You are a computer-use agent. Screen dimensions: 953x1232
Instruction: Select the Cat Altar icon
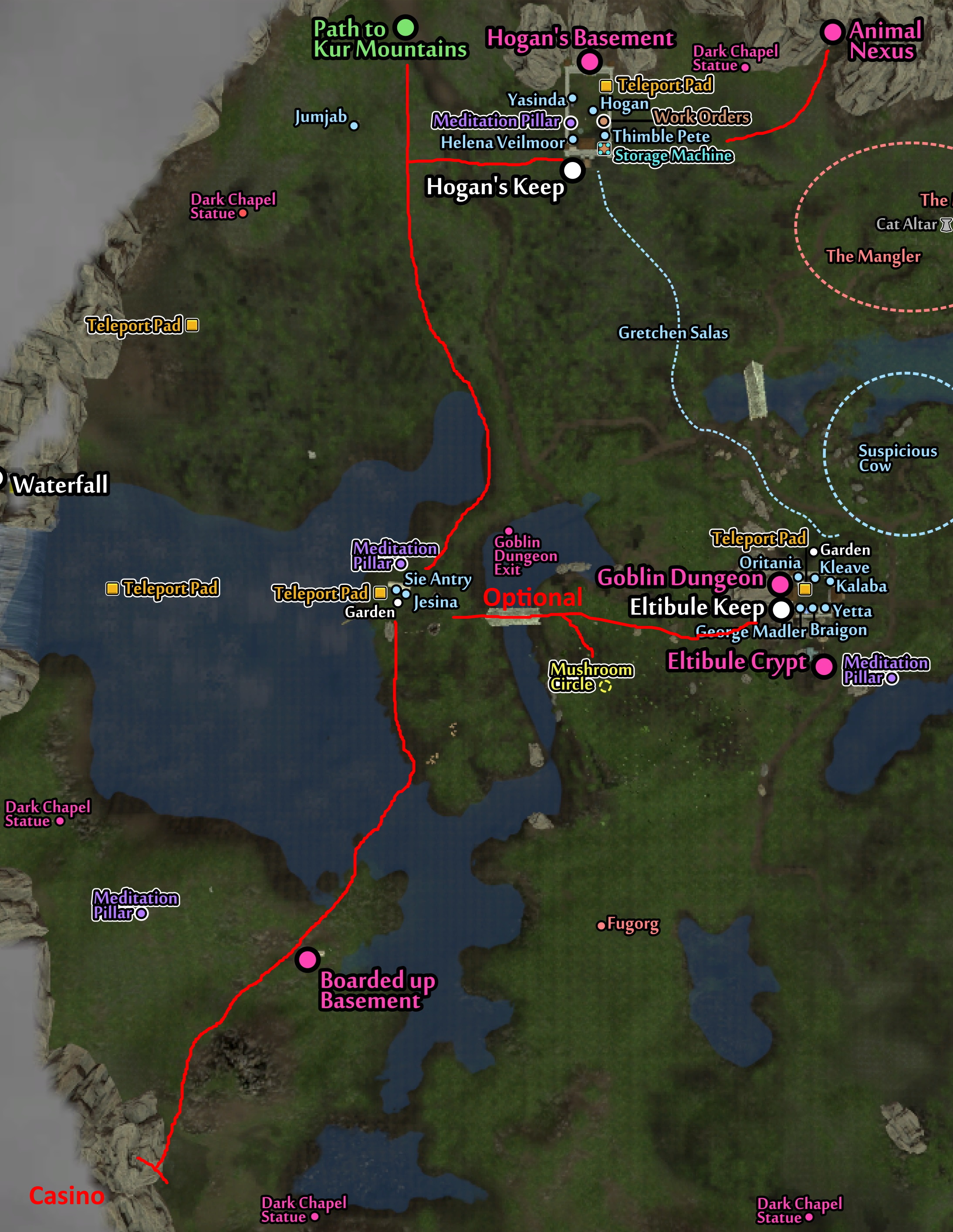[x=946, y=224]
